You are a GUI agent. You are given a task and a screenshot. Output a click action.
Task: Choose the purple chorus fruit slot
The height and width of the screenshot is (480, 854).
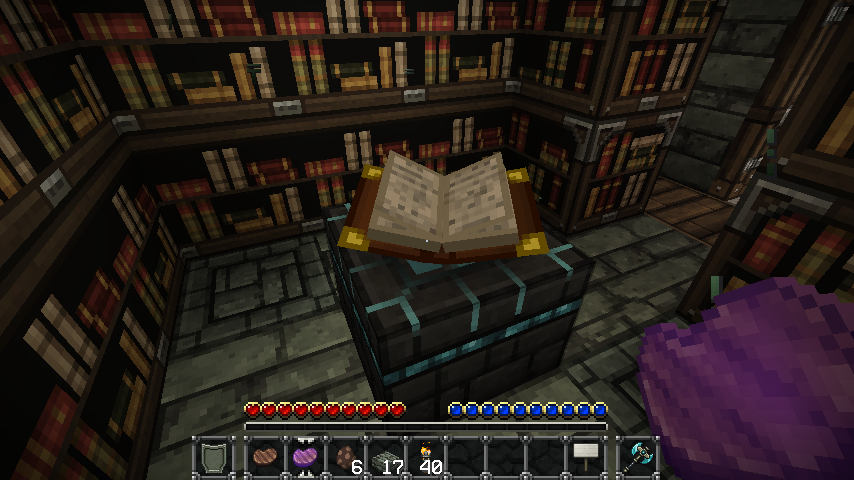[306, 459]
